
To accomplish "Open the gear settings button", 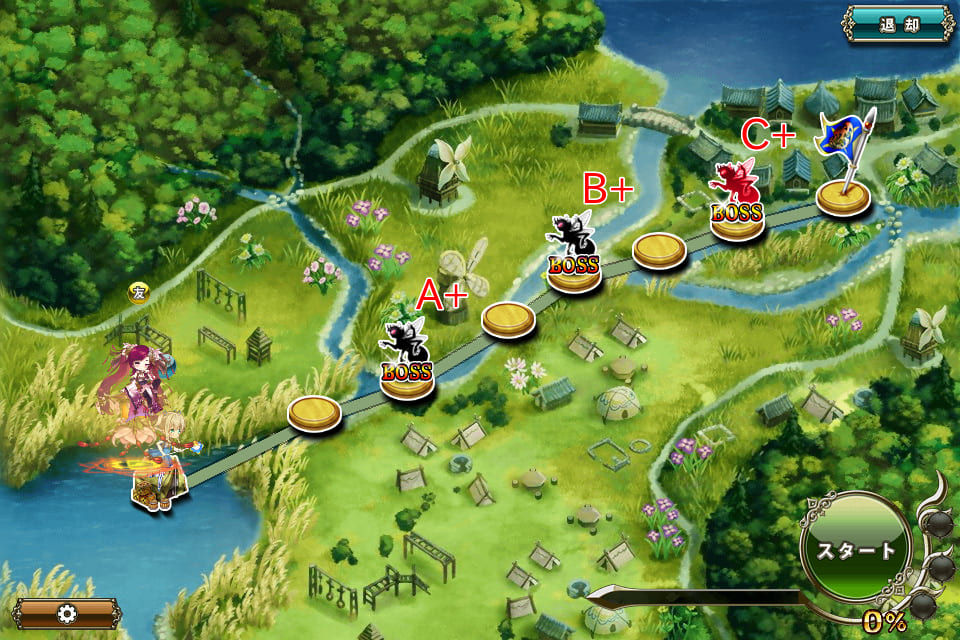I will (x=66, y=613).
